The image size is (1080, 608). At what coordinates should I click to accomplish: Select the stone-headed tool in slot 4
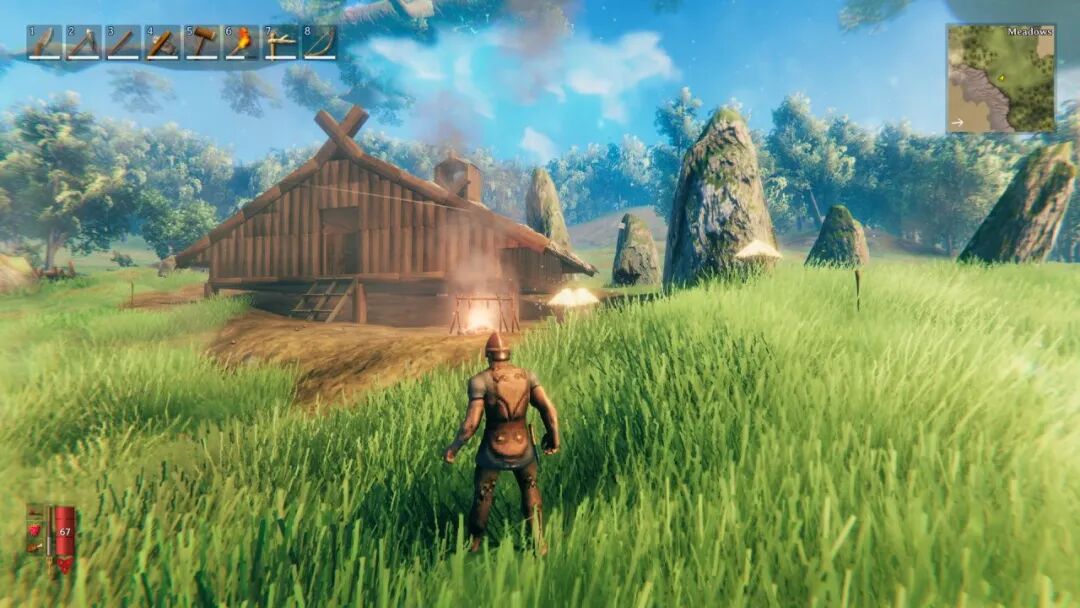[162, 43]
